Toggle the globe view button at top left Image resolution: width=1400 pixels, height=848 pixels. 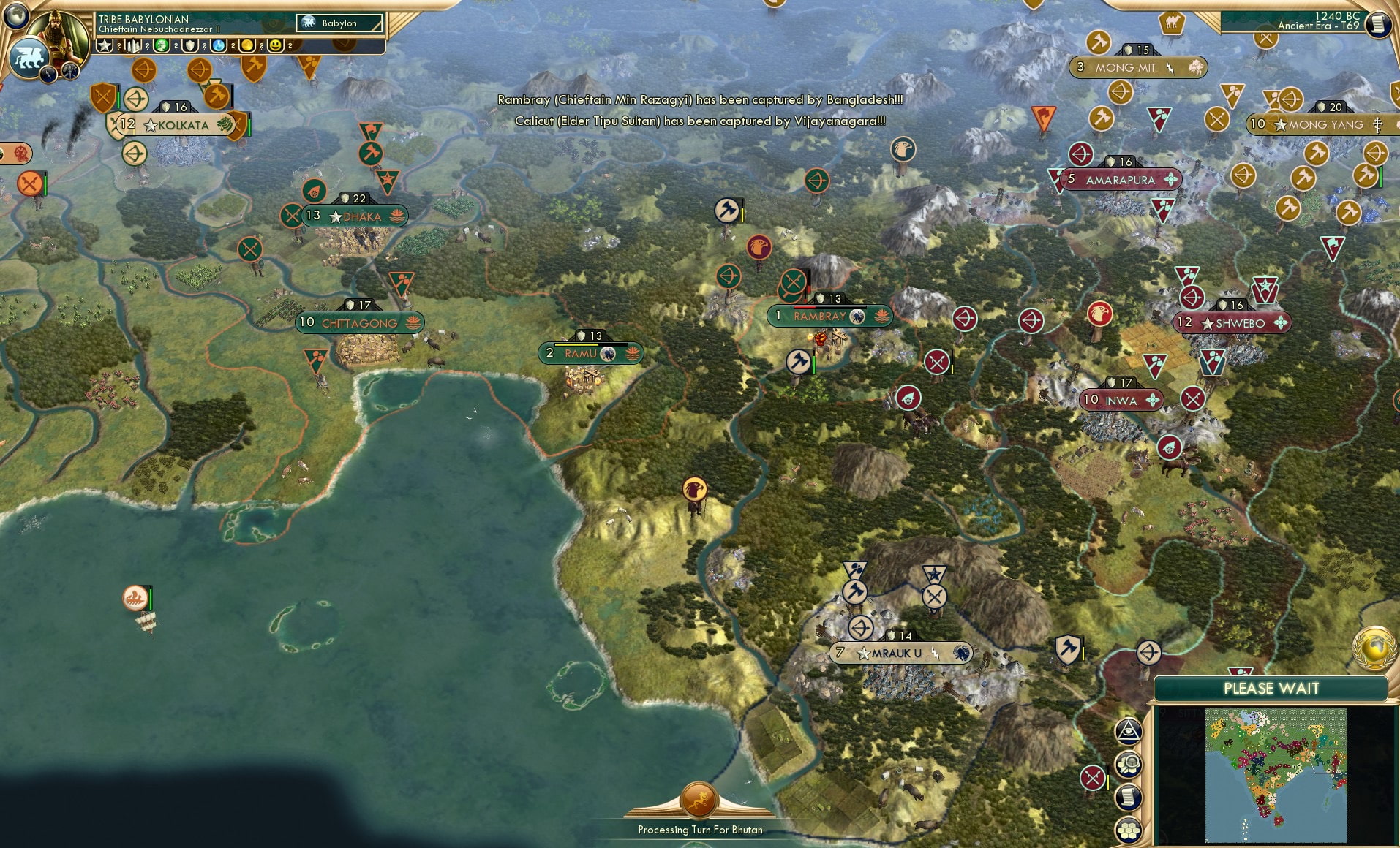tap(15, 15)
